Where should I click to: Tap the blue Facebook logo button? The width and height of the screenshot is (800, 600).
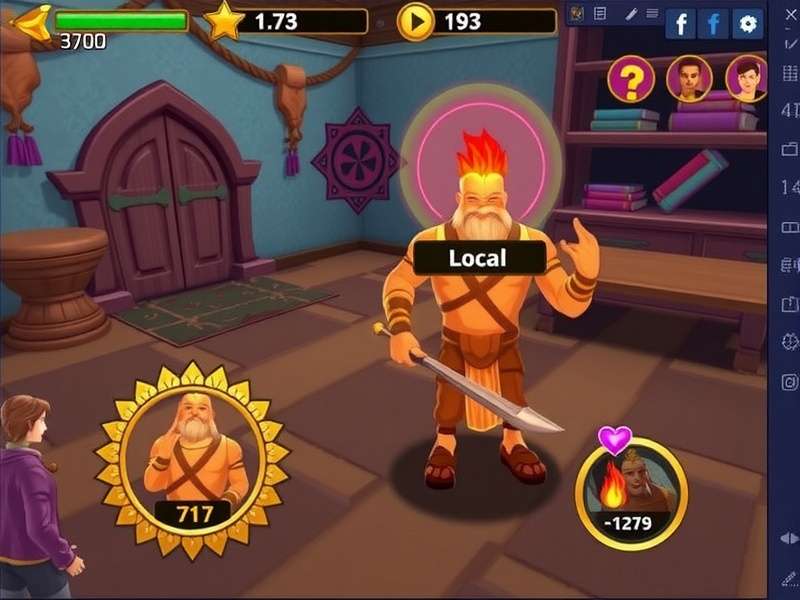(713, 24)
